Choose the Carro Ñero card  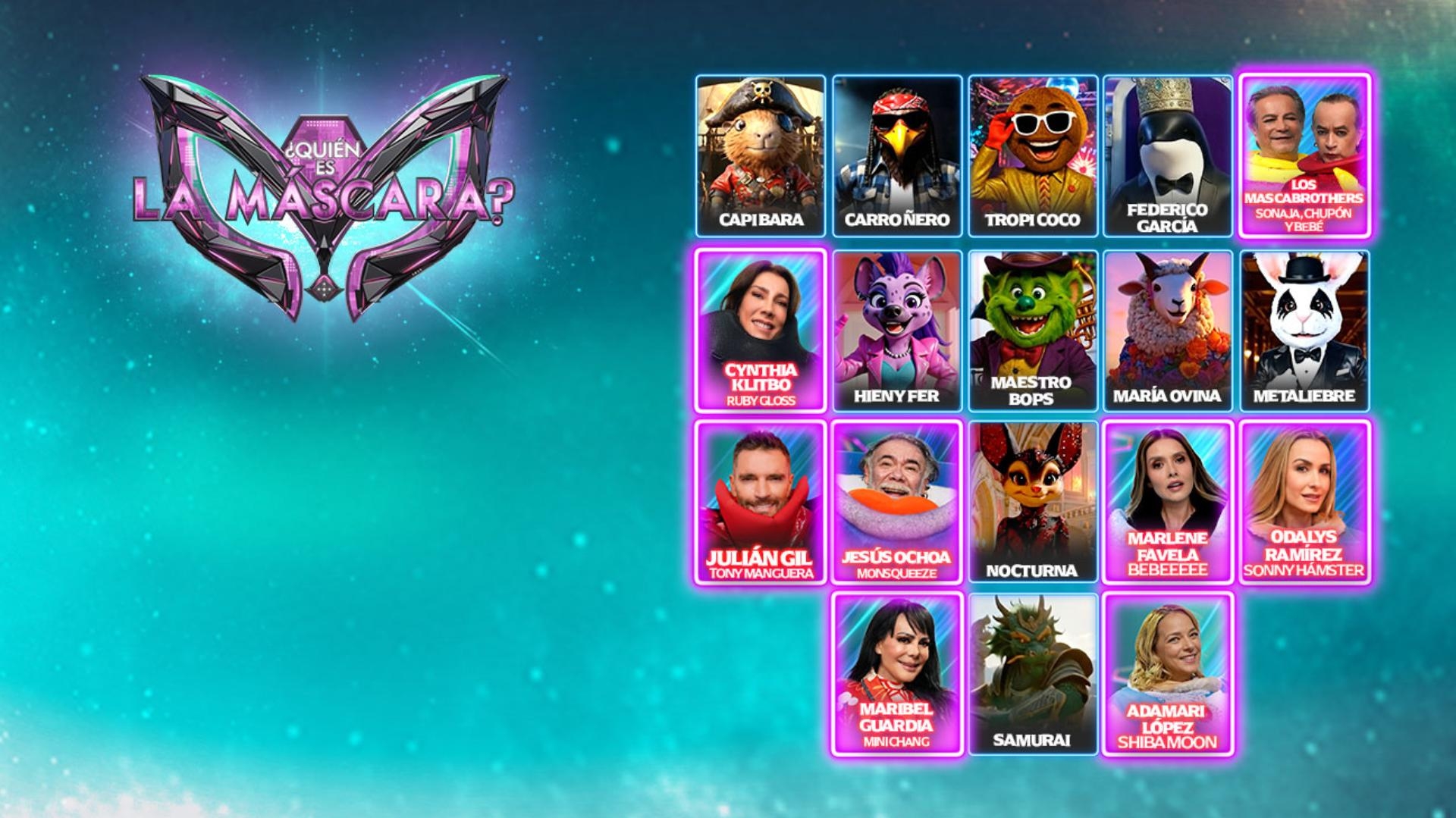(x=897, y=155)
